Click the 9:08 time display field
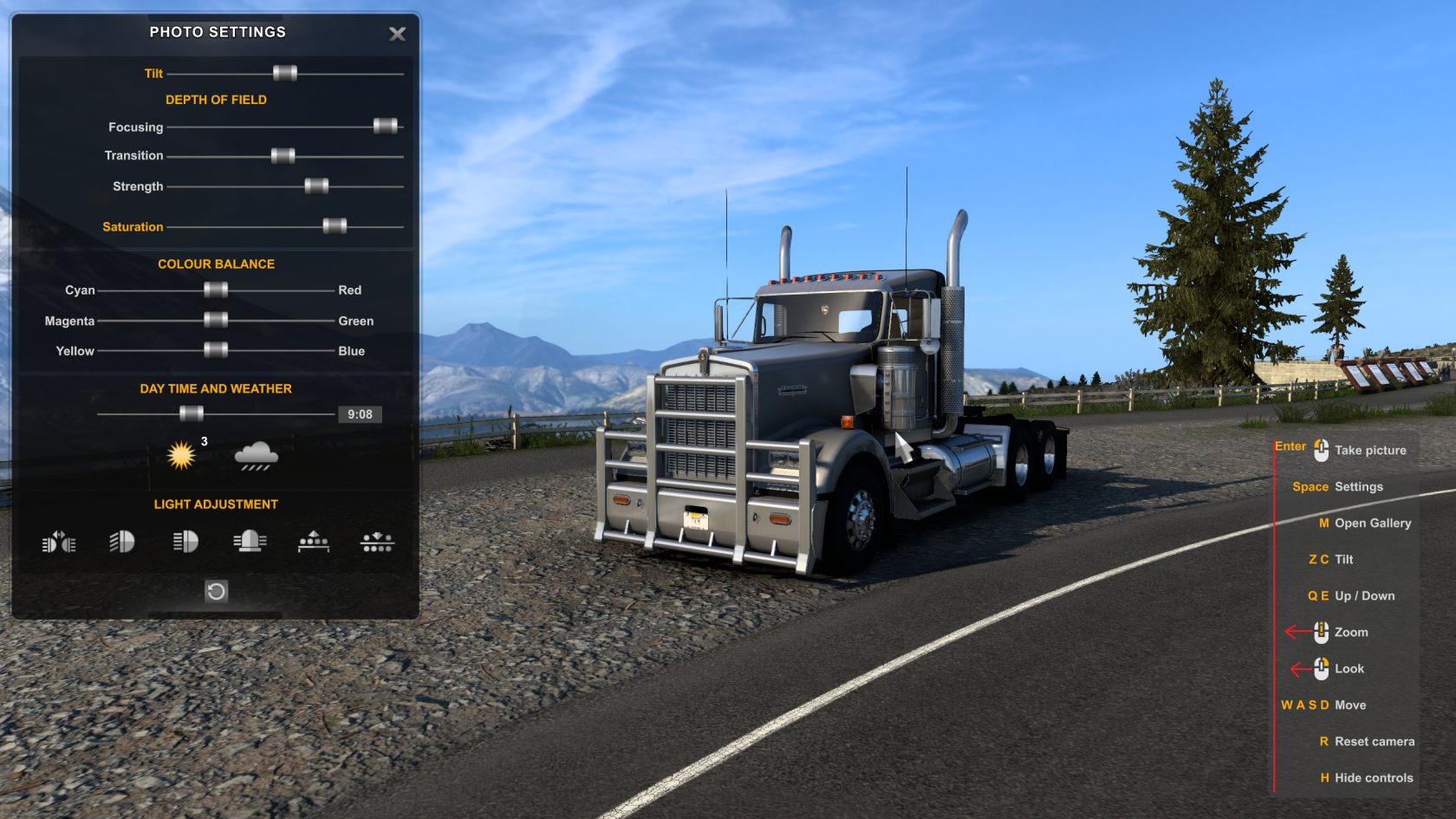The image size is (1456, 819). point(361,414)
